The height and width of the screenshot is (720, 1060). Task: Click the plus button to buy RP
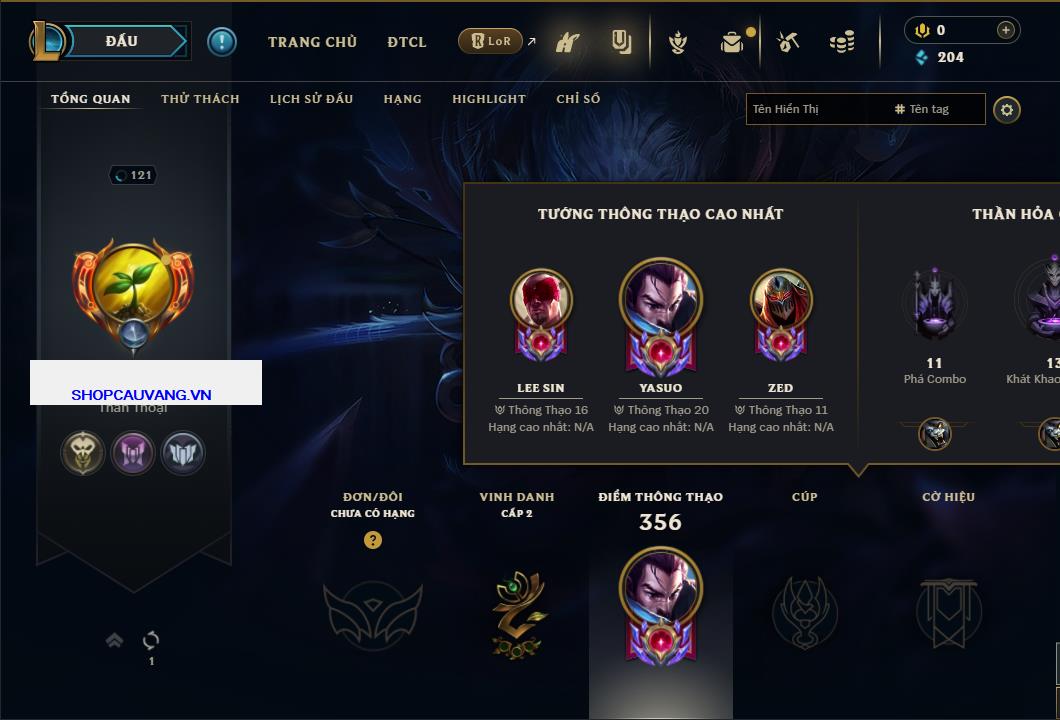pyautogui.click(x=1006, y=30)
